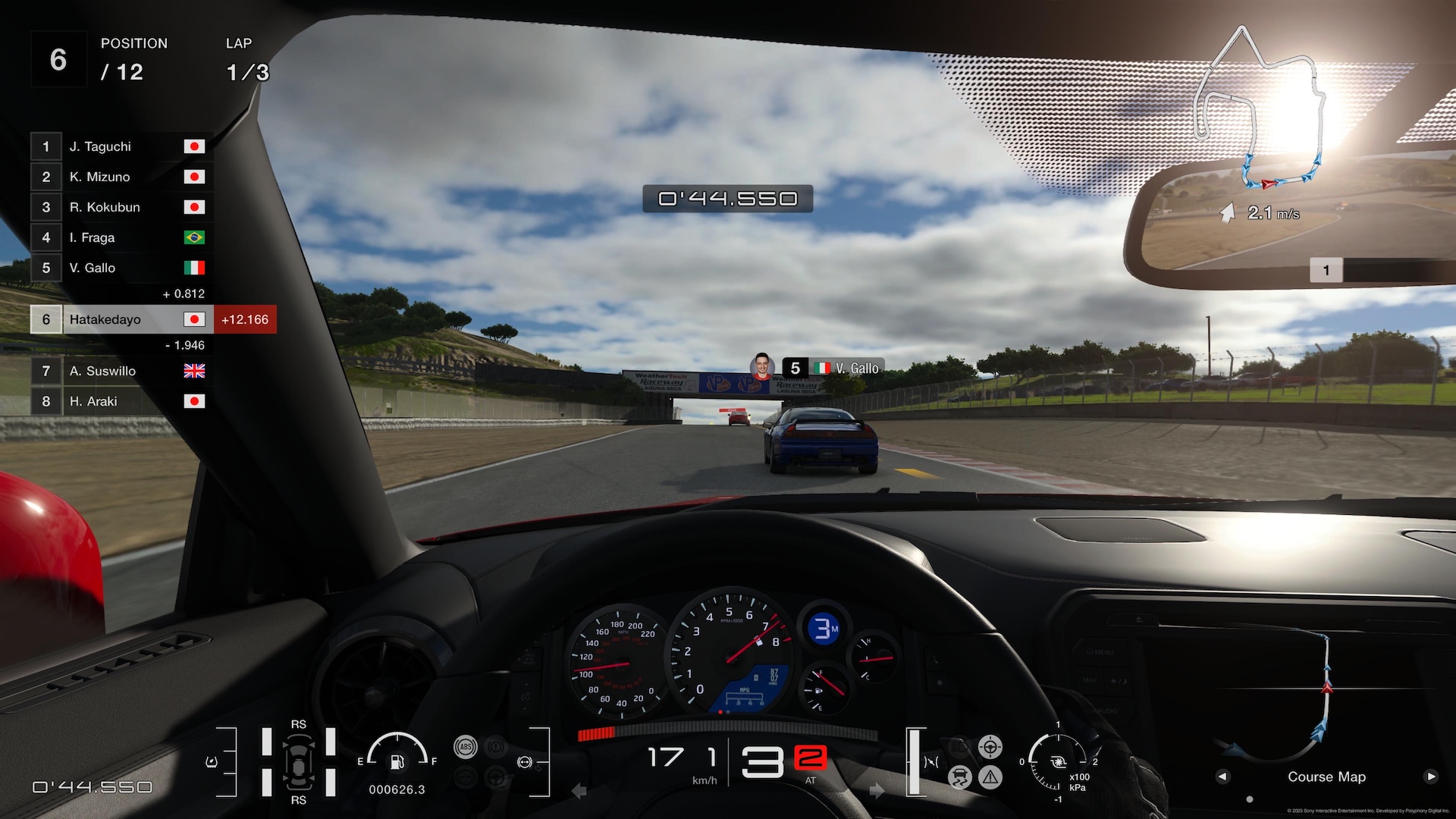The image size is (1456, 819).
Task: Click the +12.166 gap indicator
Action: (x=244, y=319)
